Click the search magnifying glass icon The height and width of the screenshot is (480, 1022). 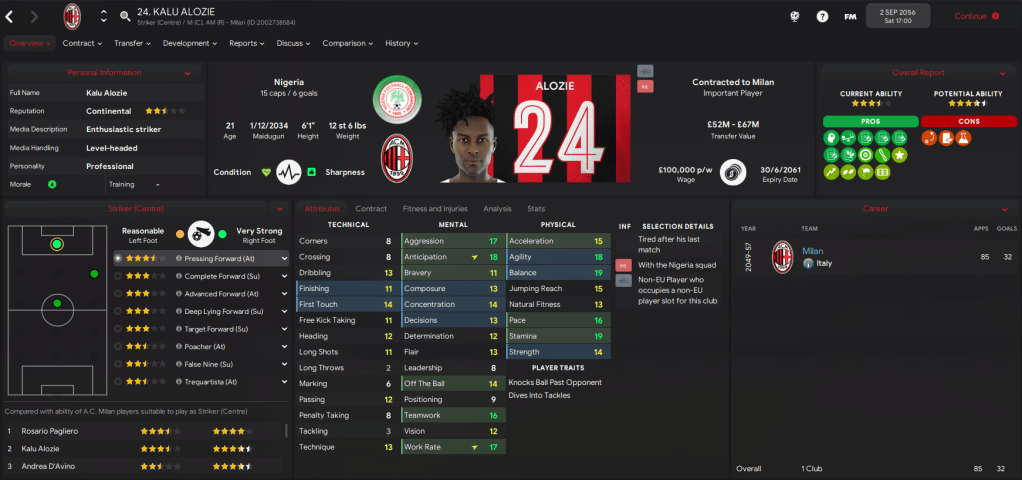124,16
